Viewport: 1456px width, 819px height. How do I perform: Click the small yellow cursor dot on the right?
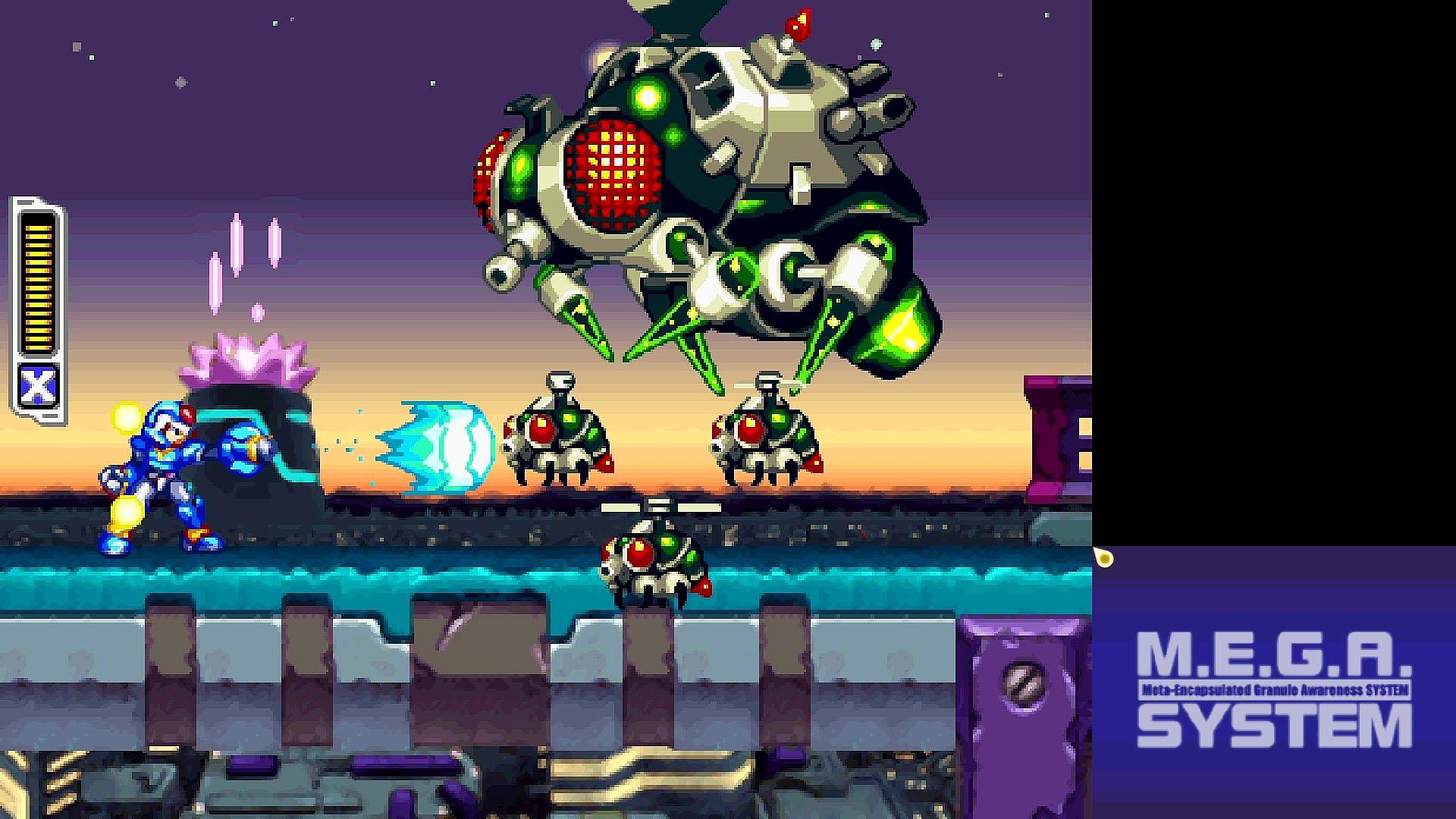tap(1103, 557)
